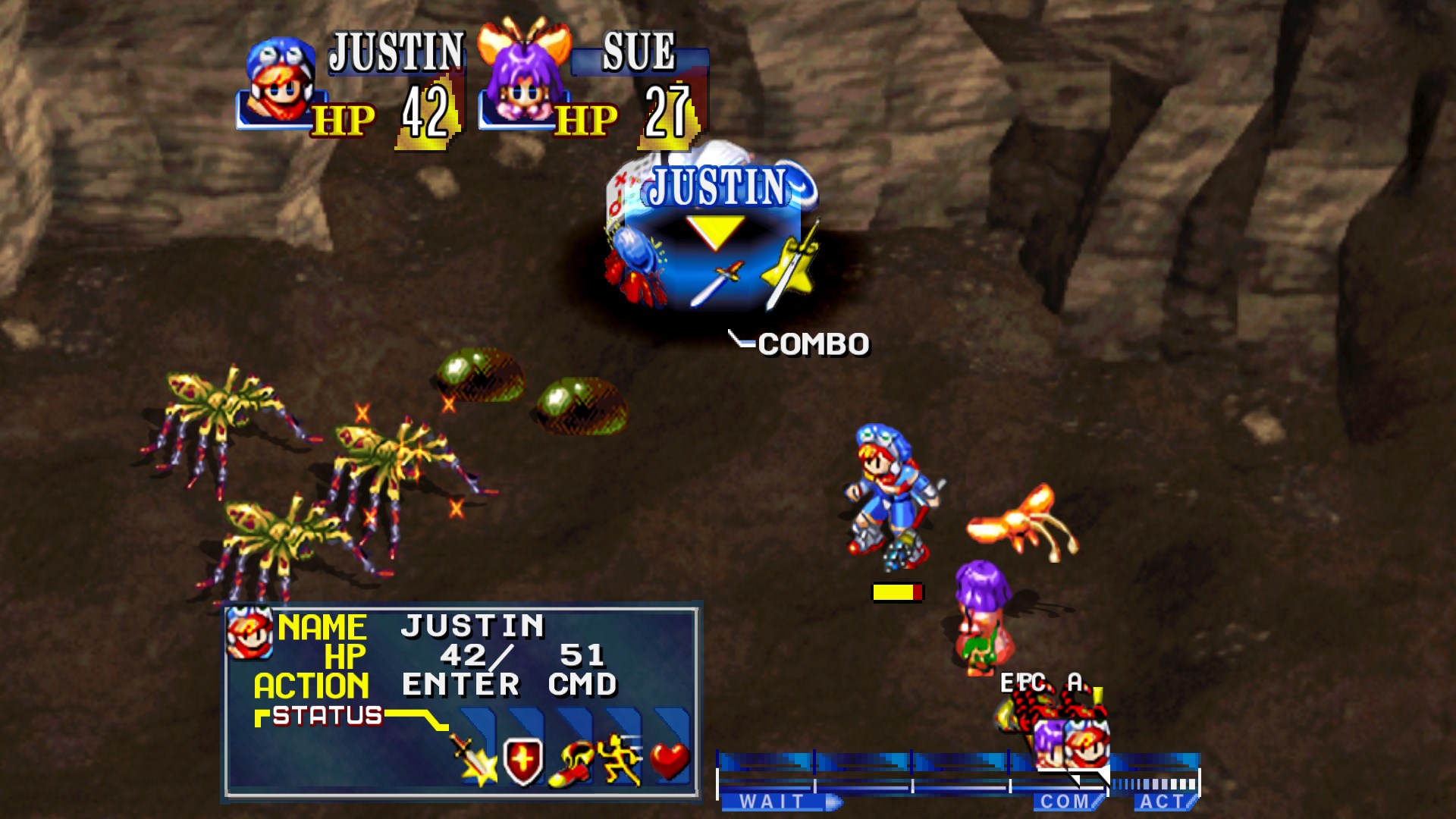The height and width of the screenshot is (819, 1456).
Task: Select the COMBO label
Action: 811,343
